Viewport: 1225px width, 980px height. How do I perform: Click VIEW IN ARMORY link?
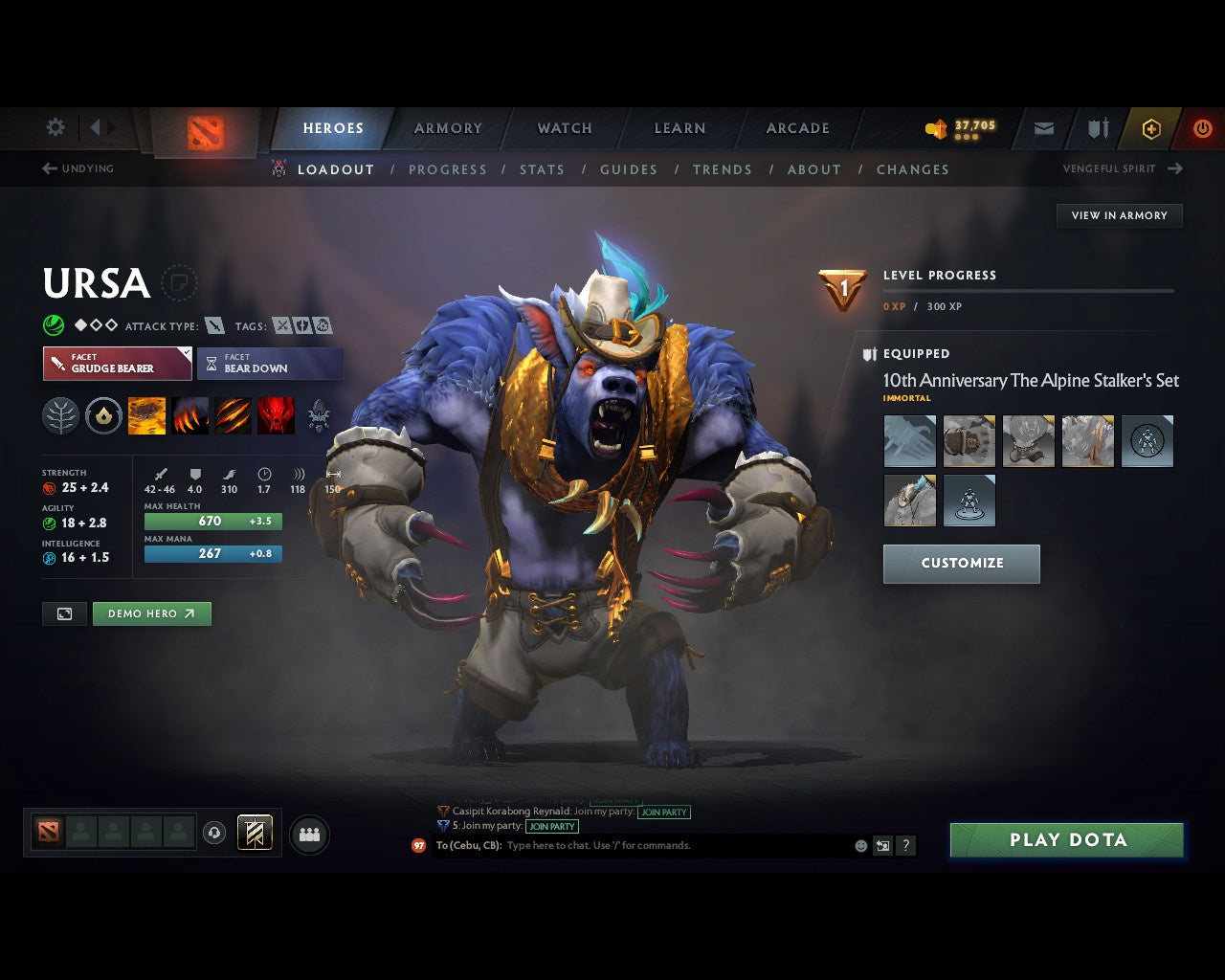coord(1119,215)
